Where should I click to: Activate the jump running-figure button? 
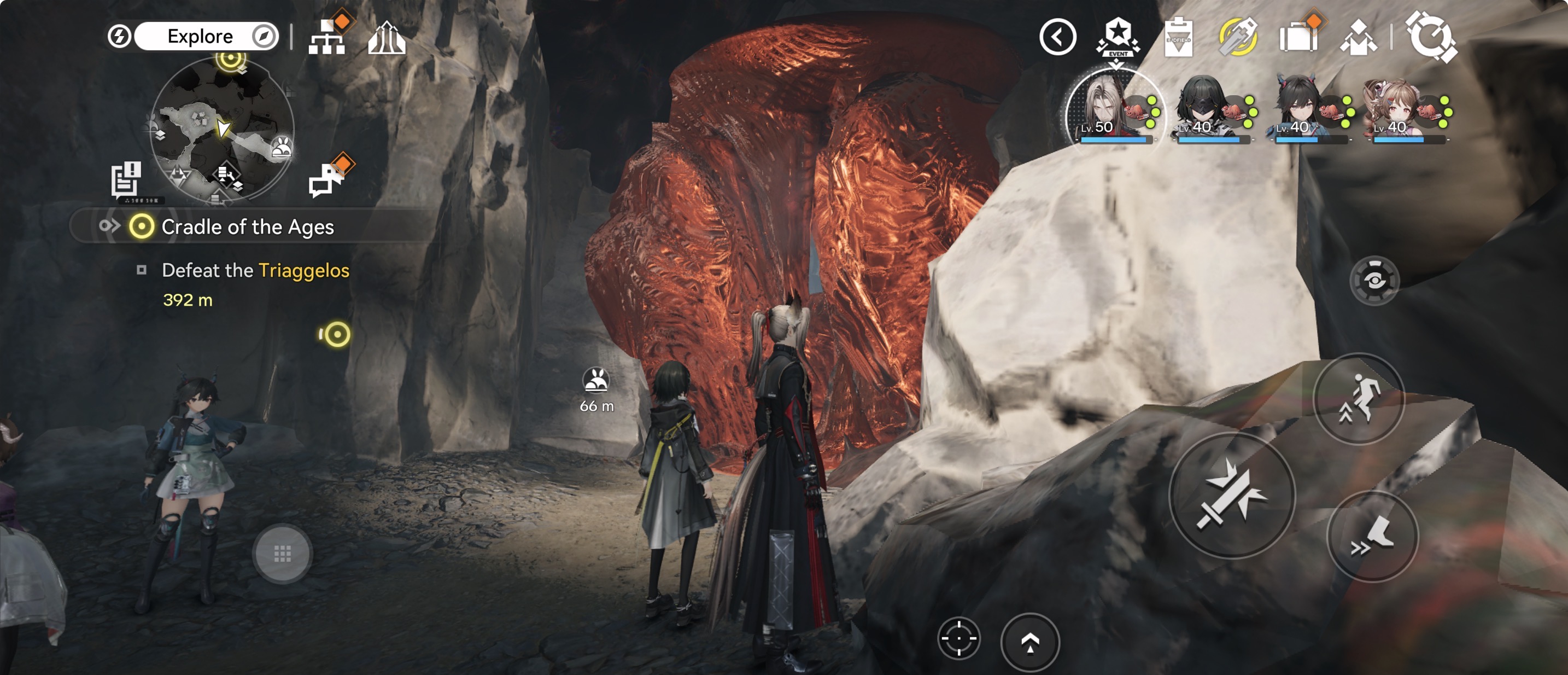pos(1359,398)
